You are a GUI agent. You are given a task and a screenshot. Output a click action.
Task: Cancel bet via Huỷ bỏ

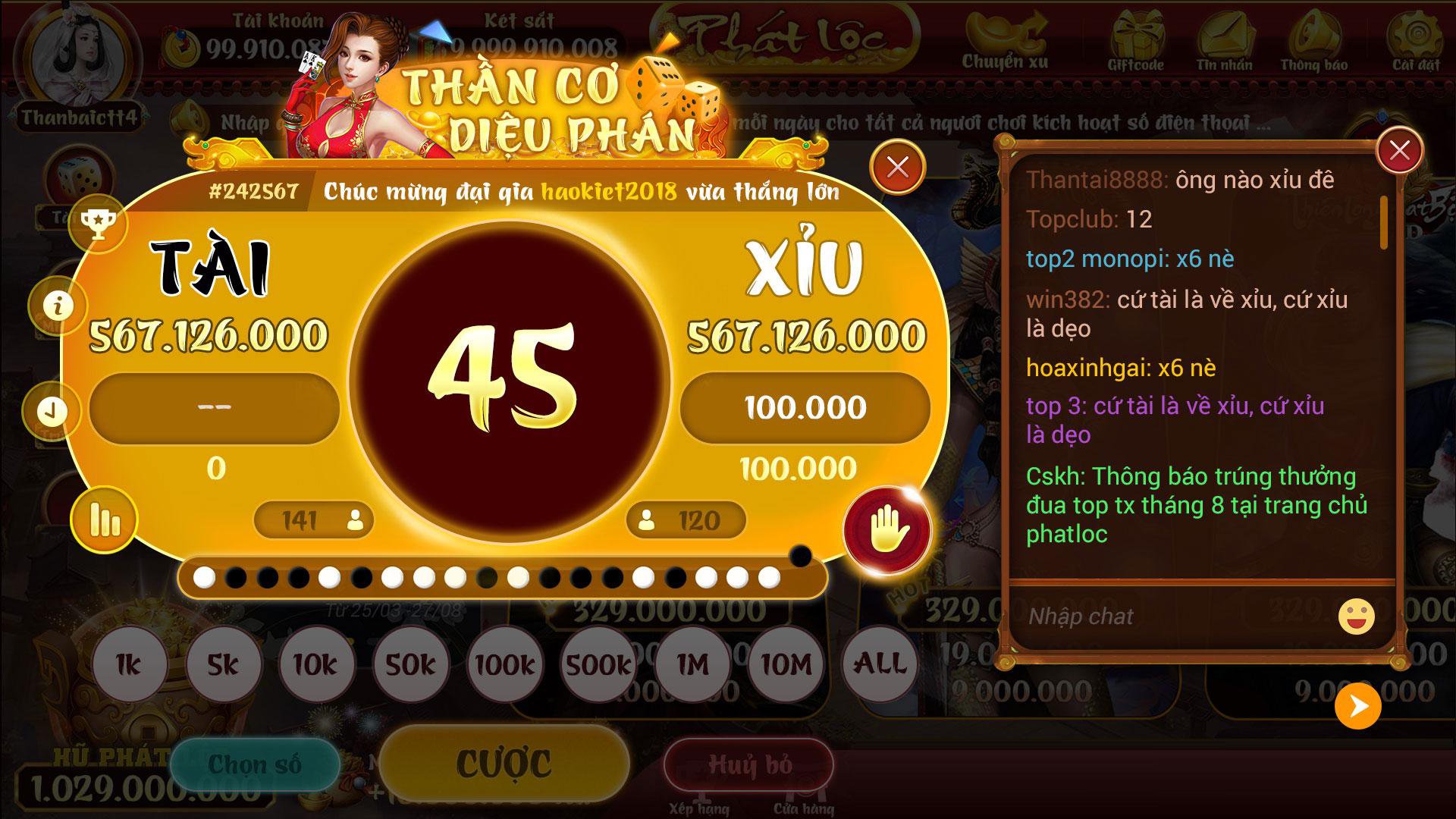tap(751, 766)
